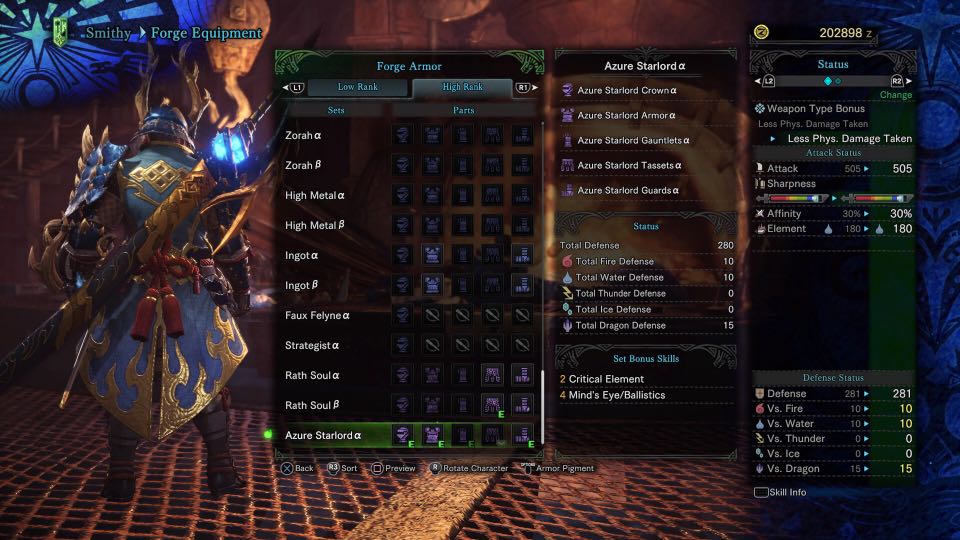This screenshot has width=960, height=540.
Task: Choose the Rath Soul α set
Action: coord(314,375)
